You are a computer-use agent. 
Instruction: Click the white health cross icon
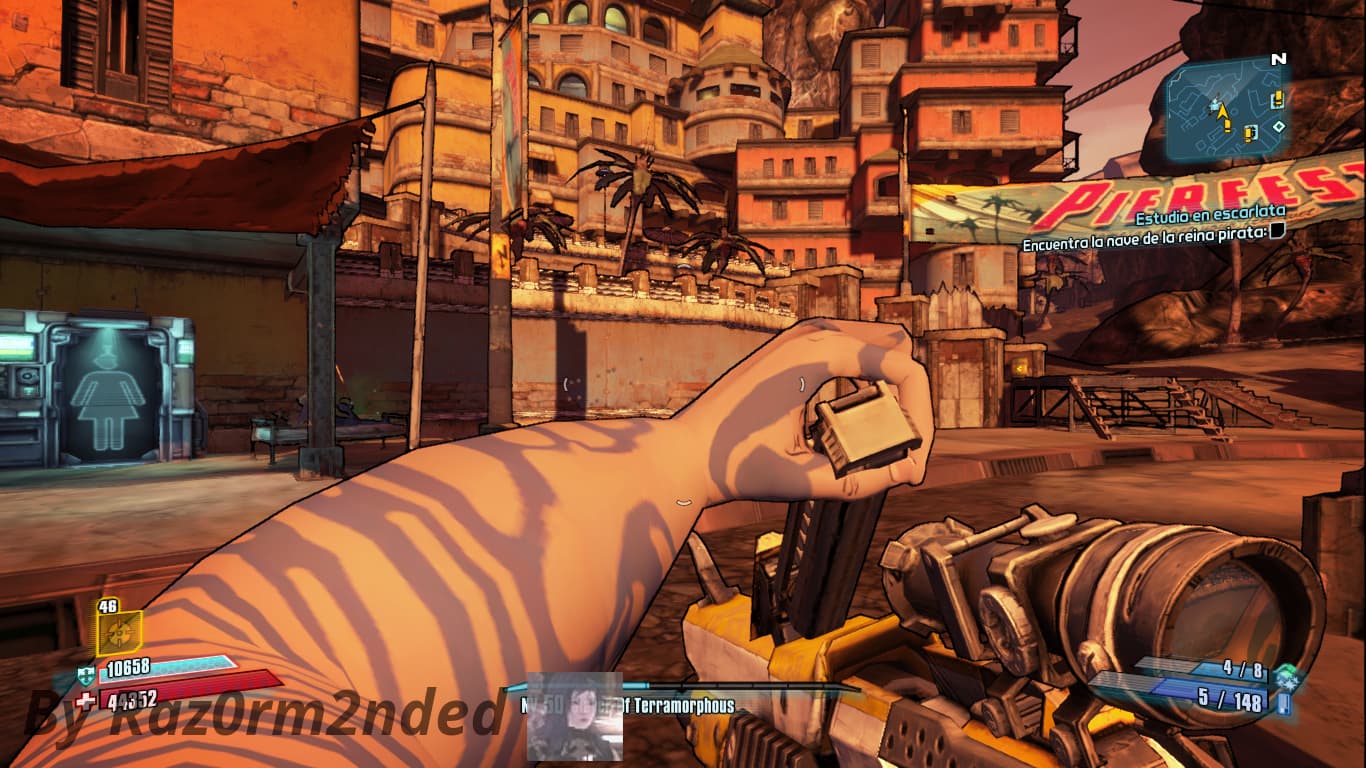(86, 700)
